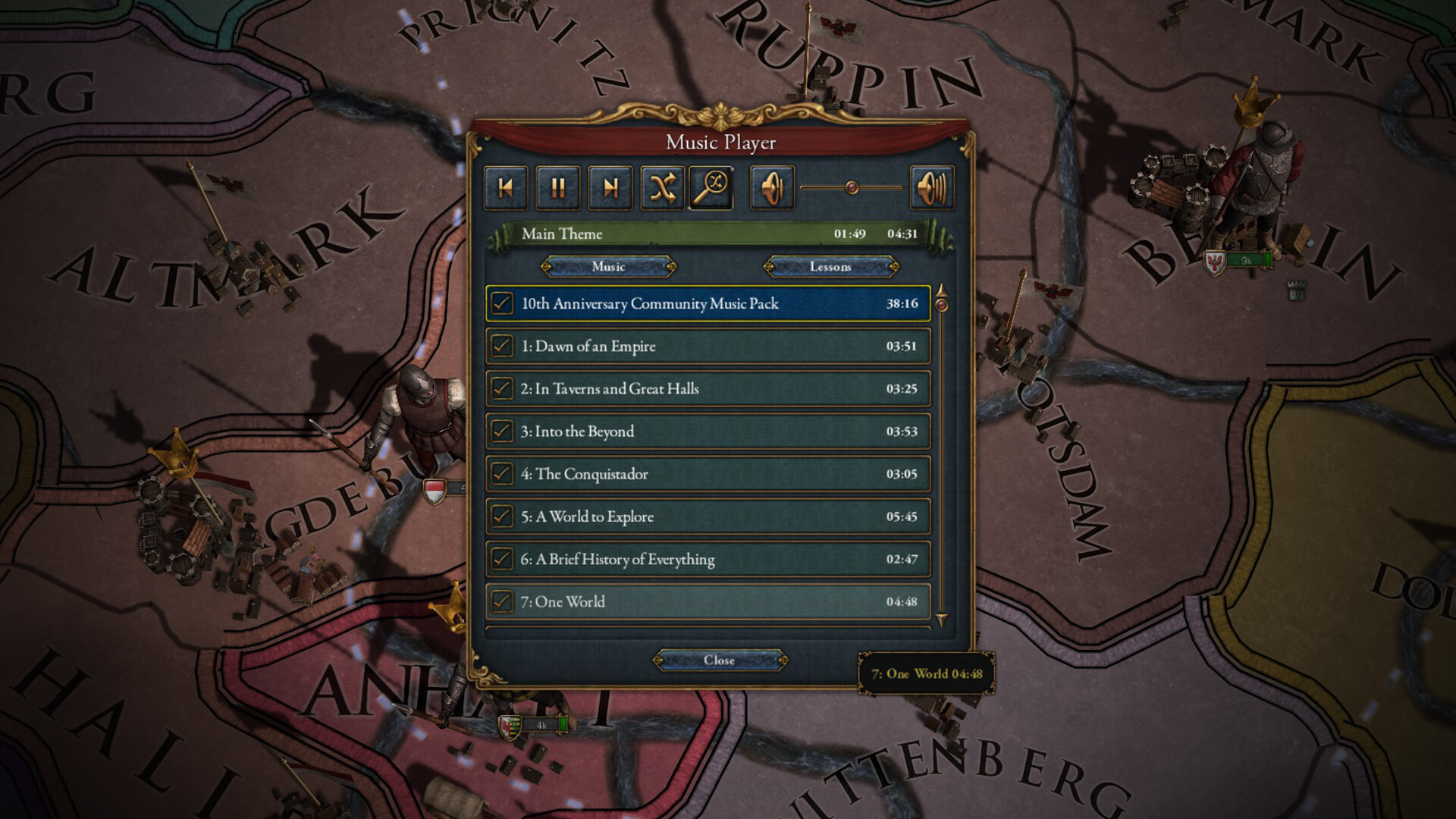This screenshot has height=819, width=1456.
Task: Click the previous track icon
Action: [507, 188]
